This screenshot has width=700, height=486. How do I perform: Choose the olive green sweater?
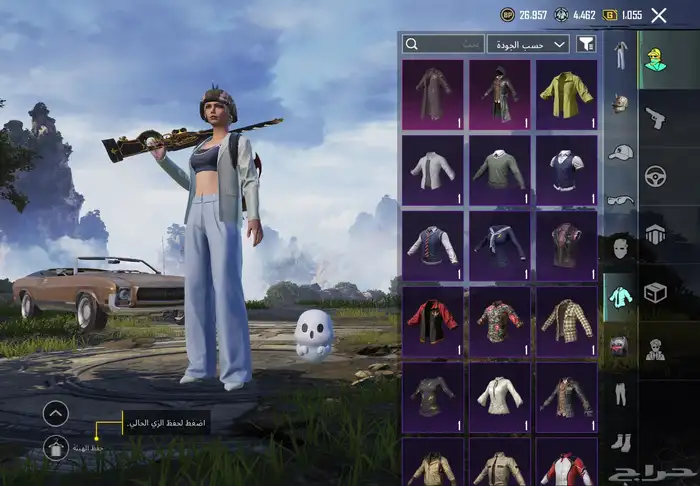tap(499, 170)
